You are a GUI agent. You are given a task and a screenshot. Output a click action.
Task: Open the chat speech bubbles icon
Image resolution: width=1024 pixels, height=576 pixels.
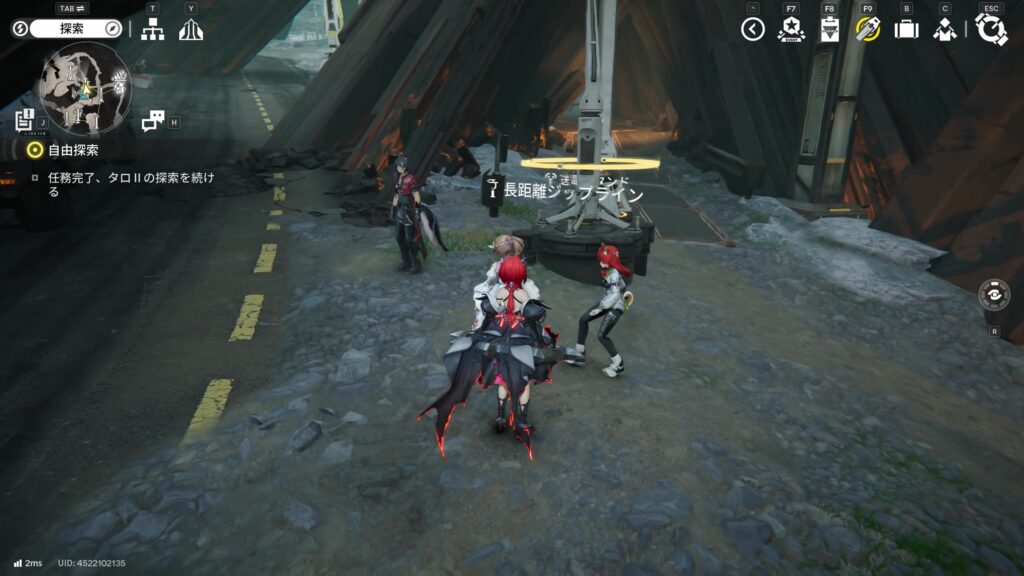pos(152,121)
